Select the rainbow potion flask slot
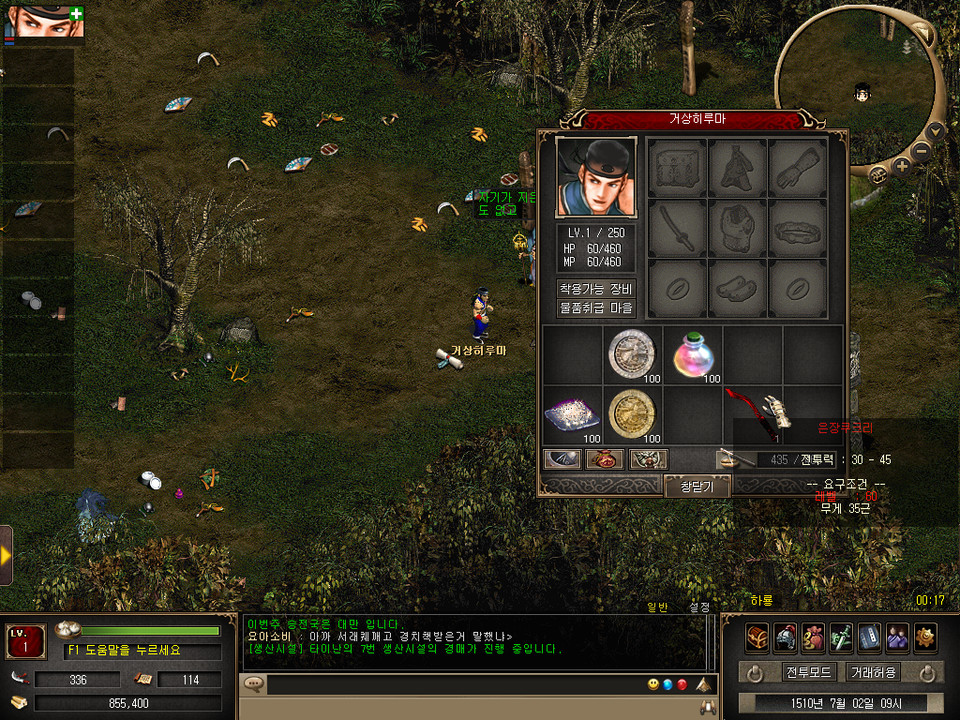This screenshot has width=960, height=720. [x=692, y=354]
